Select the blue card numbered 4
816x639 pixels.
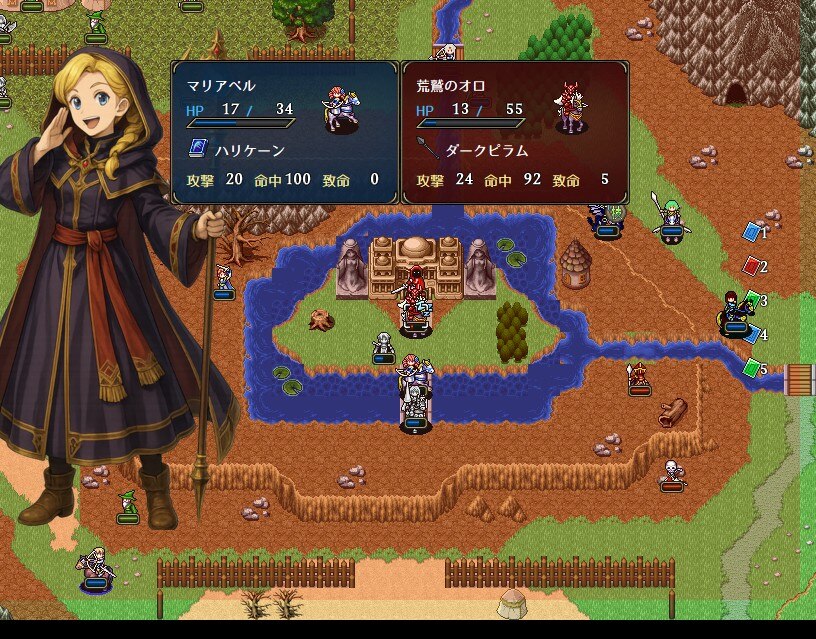point(753,334)
